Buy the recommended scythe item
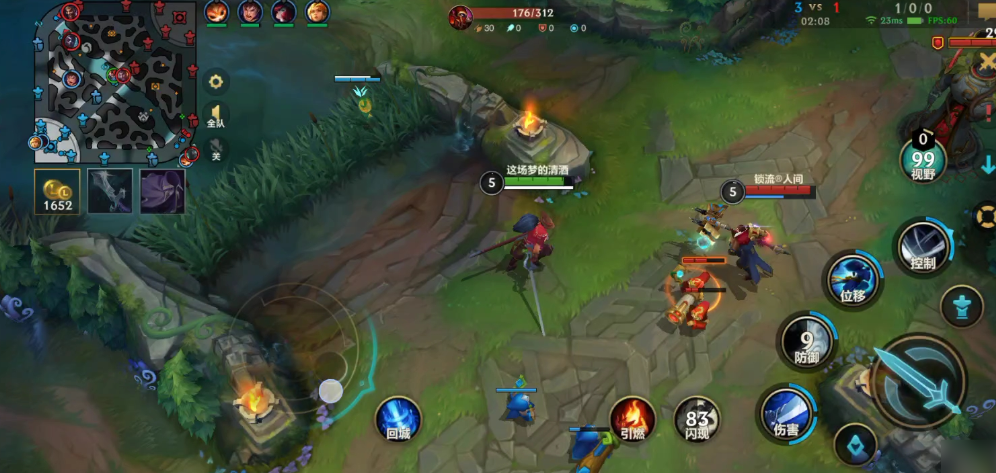The width and height of the screenshot is (996, 473). point(109,191)
